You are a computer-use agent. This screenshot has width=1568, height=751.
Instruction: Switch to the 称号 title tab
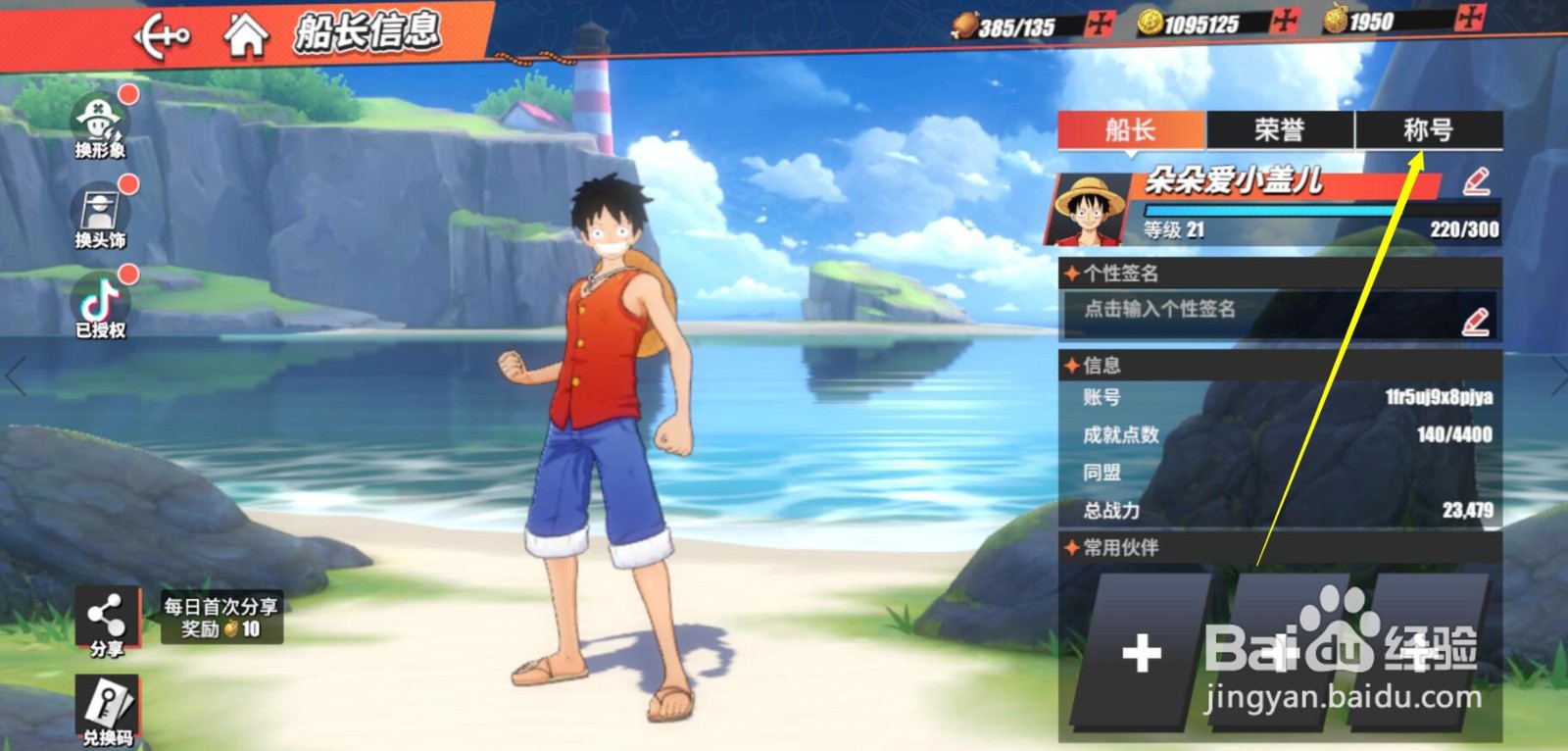[x=1428, y=130]
